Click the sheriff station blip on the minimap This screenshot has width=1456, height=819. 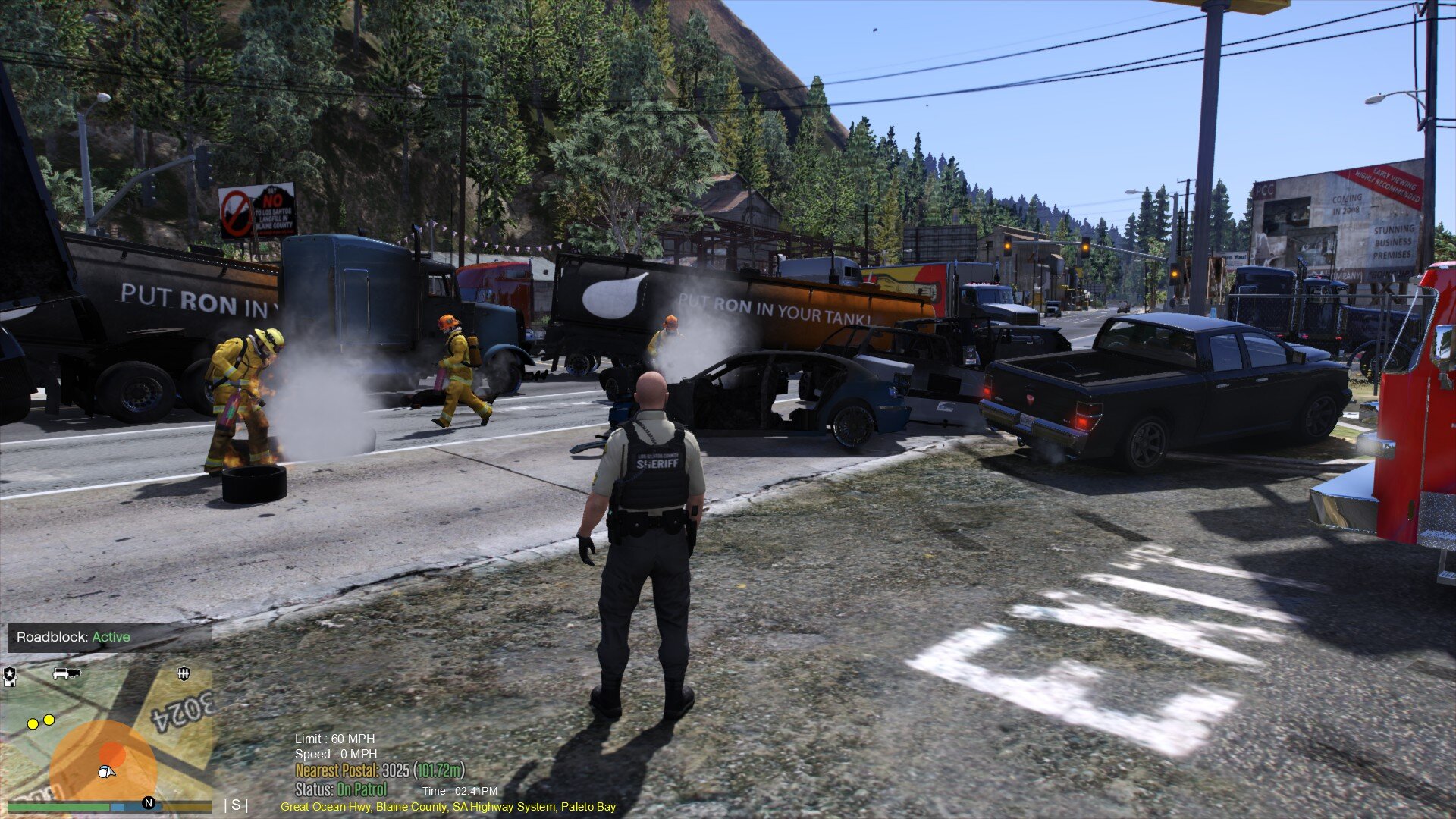click(9, 674)
